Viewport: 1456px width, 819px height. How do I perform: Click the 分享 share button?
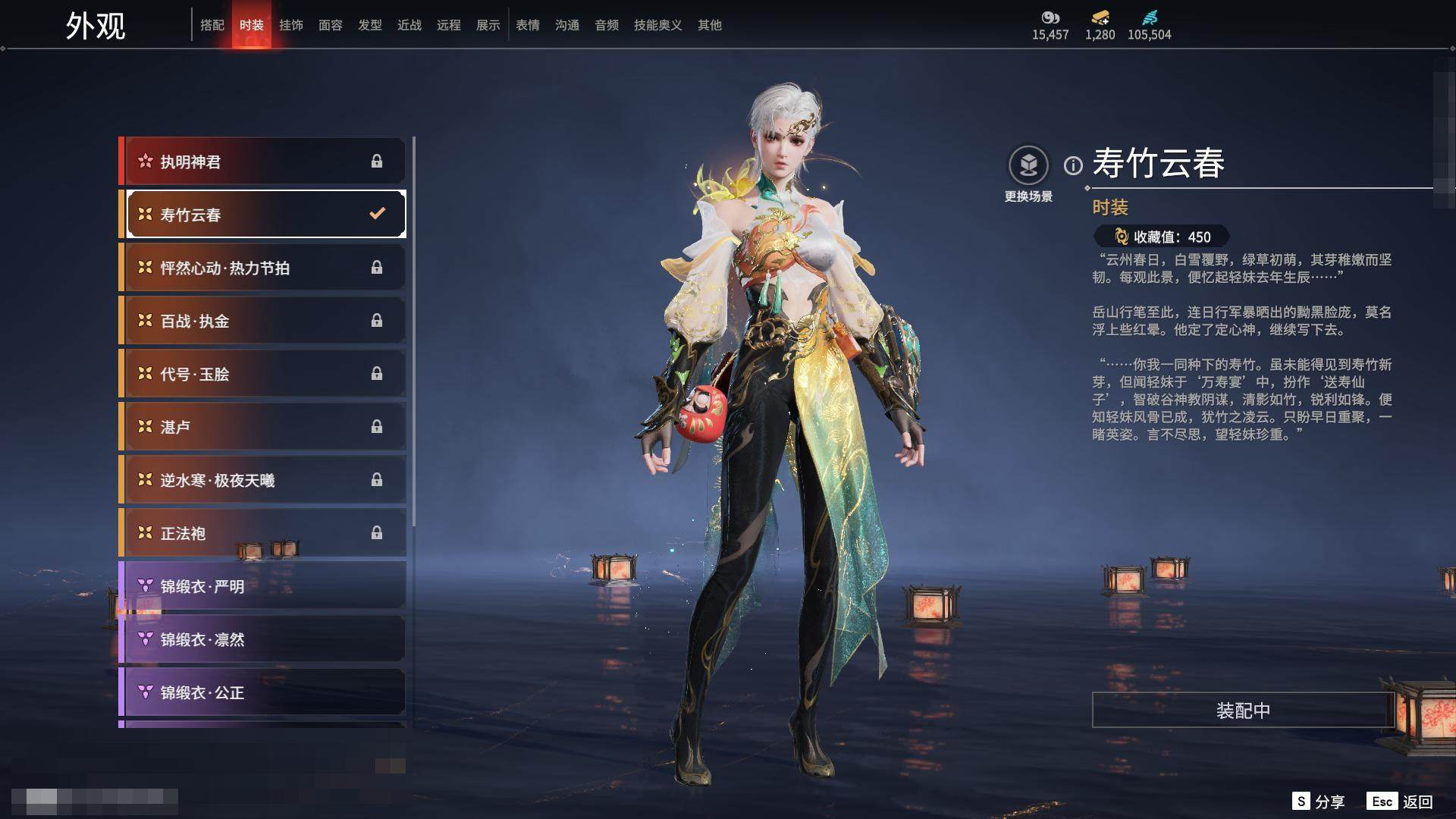click(1319, 802)
